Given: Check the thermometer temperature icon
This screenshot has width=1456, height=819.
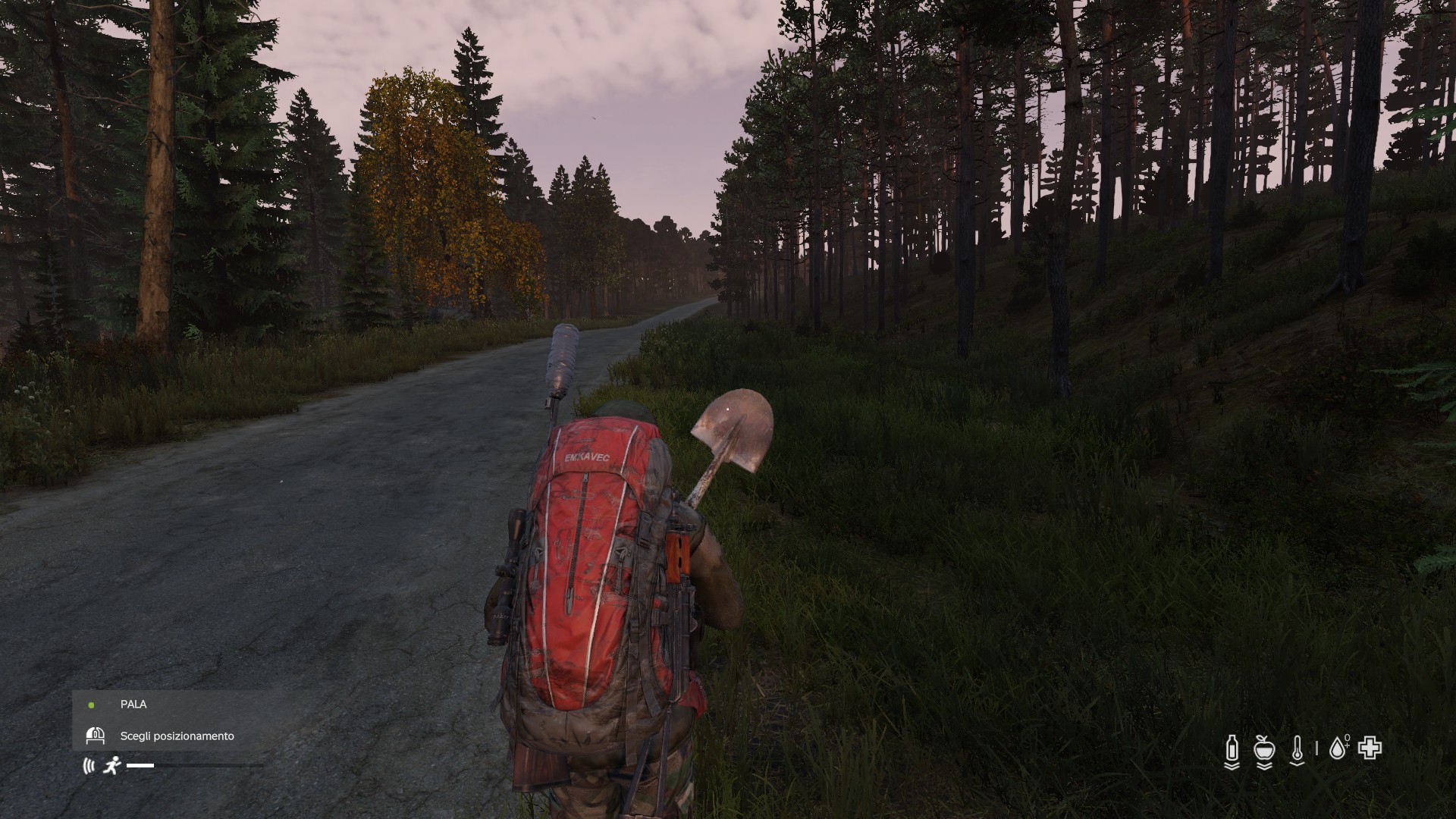Looking at the screenshot, I should click(x=1298, y=749).
